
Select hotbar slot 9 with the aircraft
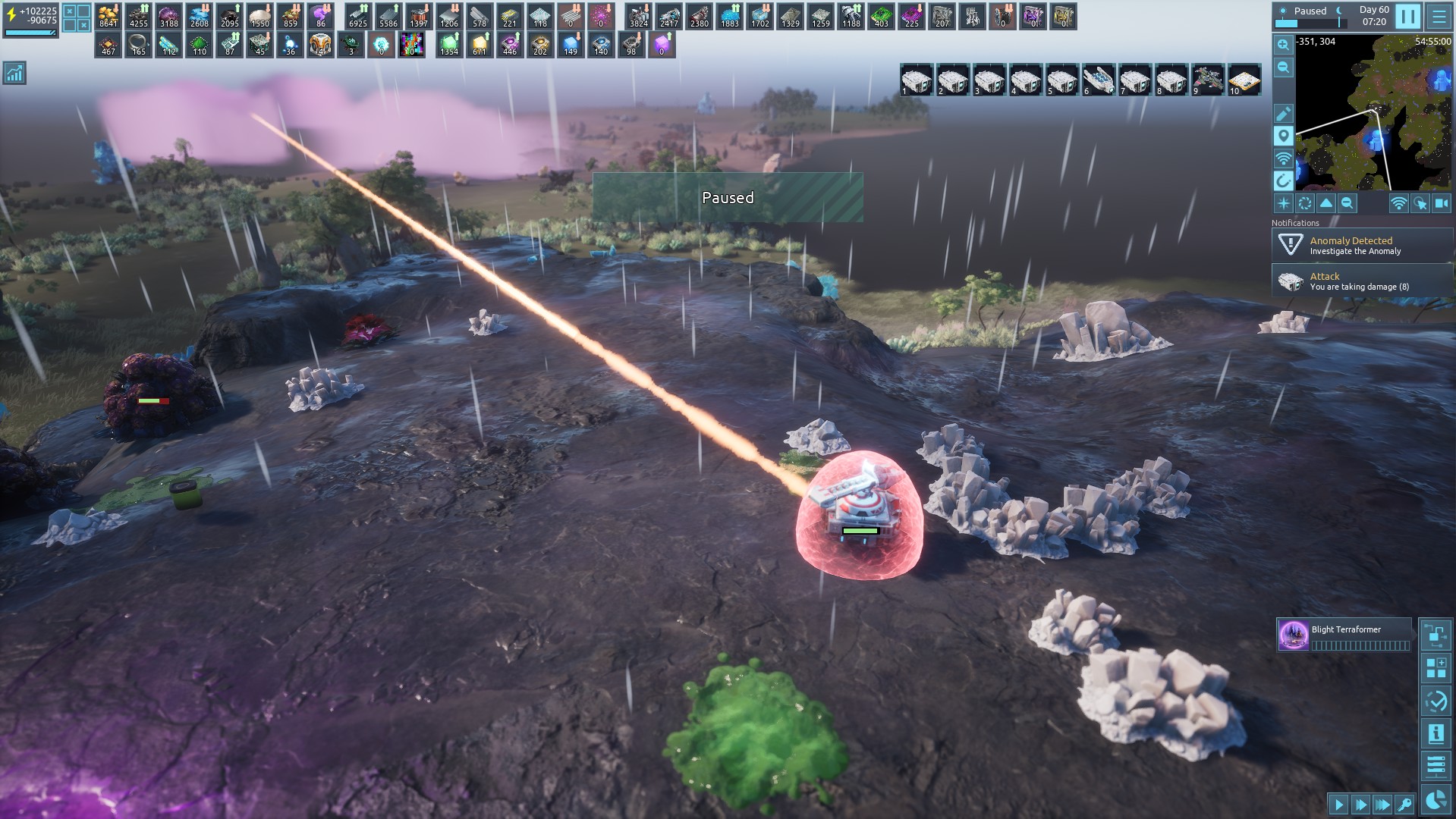(x=1207, y=80)
